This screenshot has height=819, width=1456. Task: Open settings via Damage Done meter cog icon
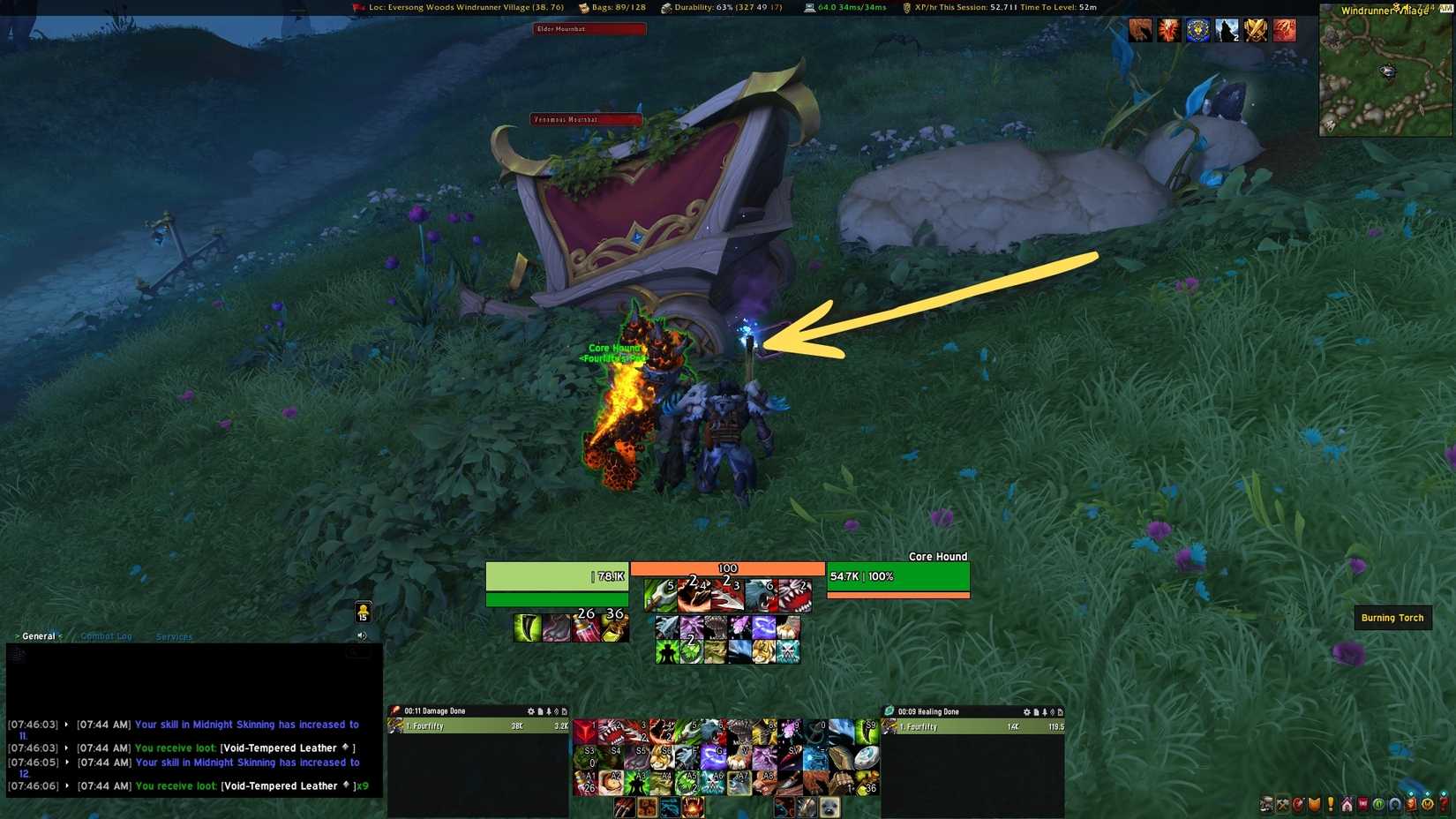(x=532, y=710)
